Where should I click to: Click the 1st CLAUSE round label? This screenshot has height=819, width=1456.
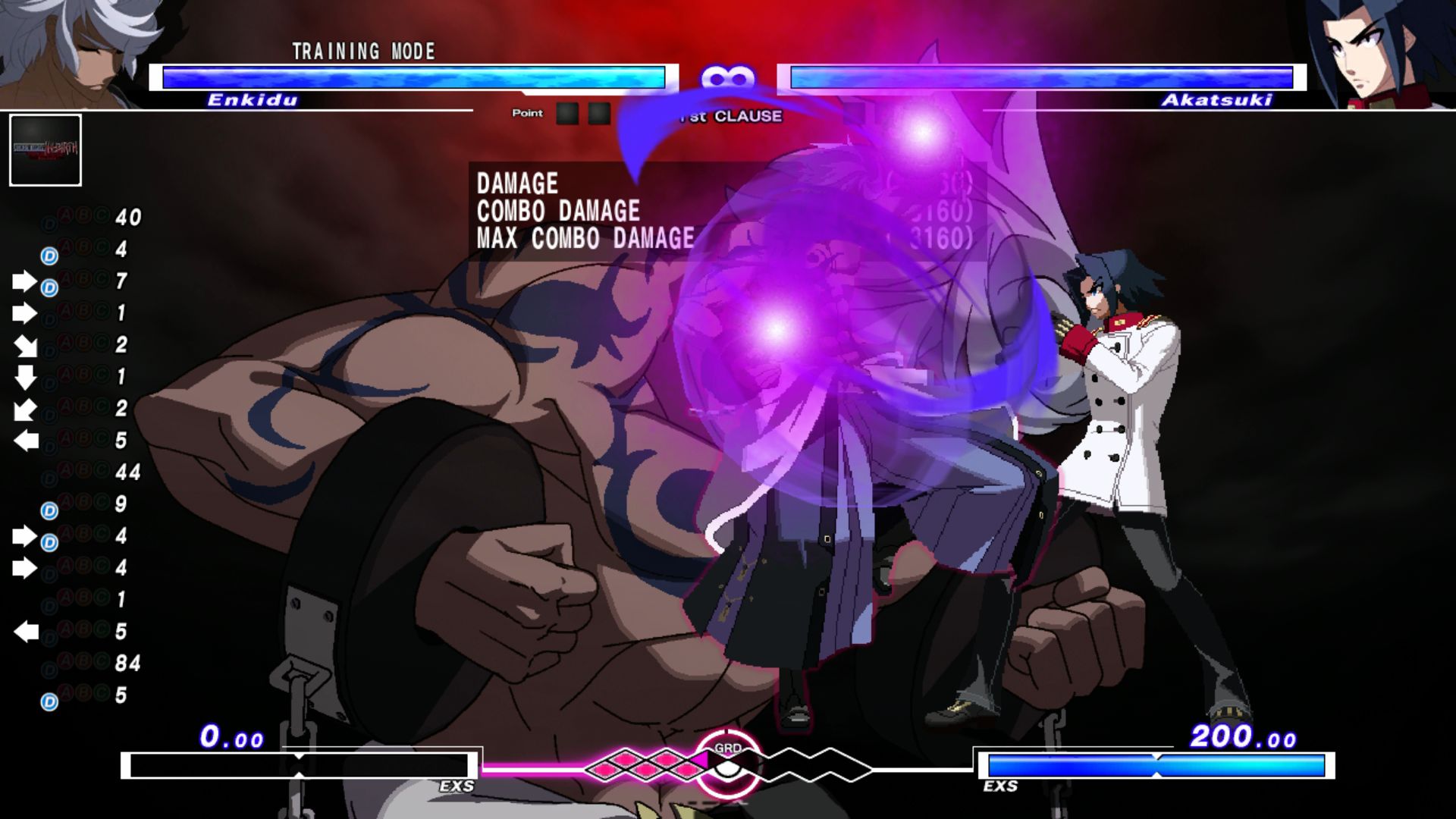(730, 117)
